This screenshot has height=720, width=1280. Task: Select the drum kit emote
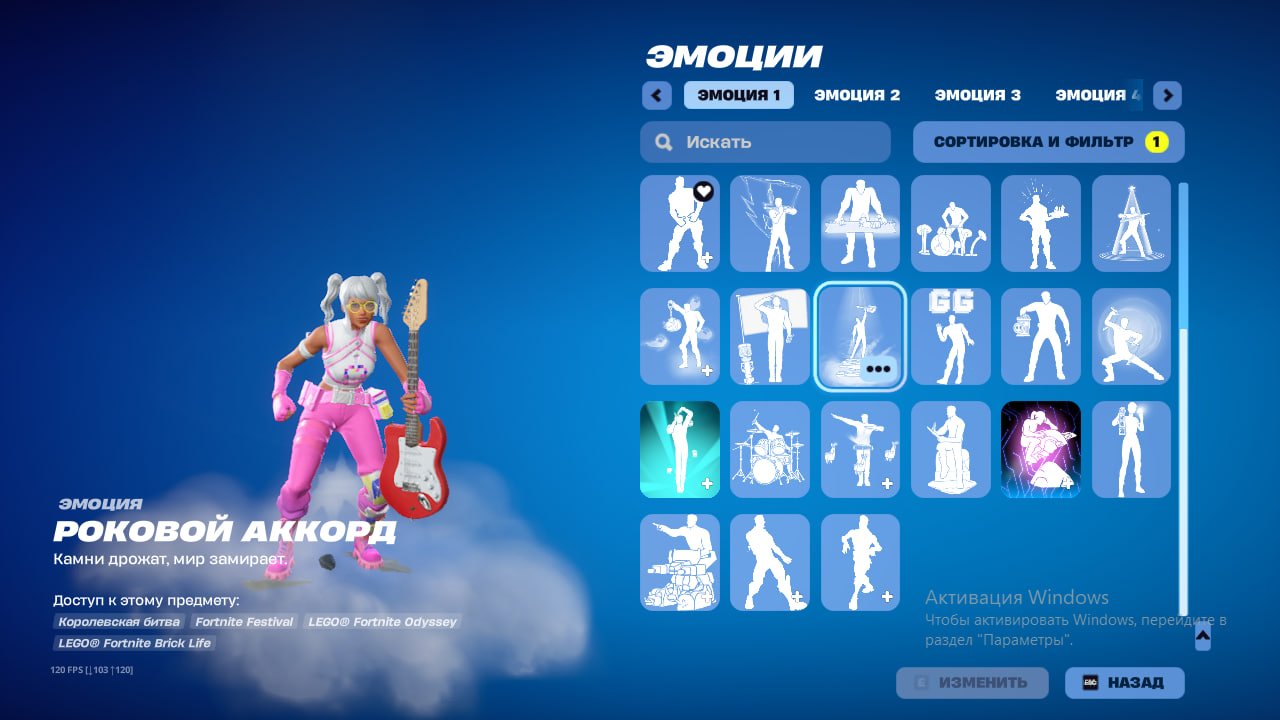(770, 449)
